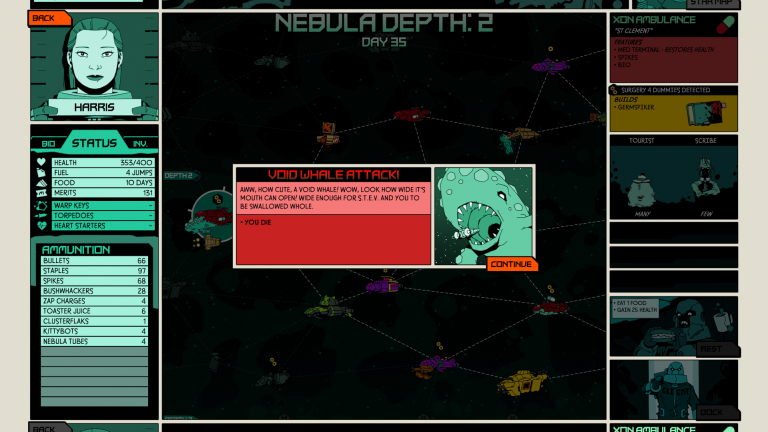Select the Tourist population figure
Screen dimensions: 768x432
[x=642, y=178]
